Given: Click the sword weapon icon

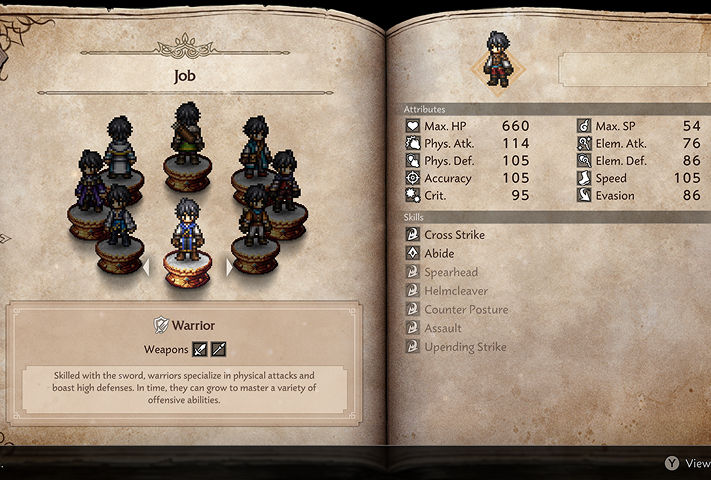Looking at the screenshot, I should coord(199,349).
